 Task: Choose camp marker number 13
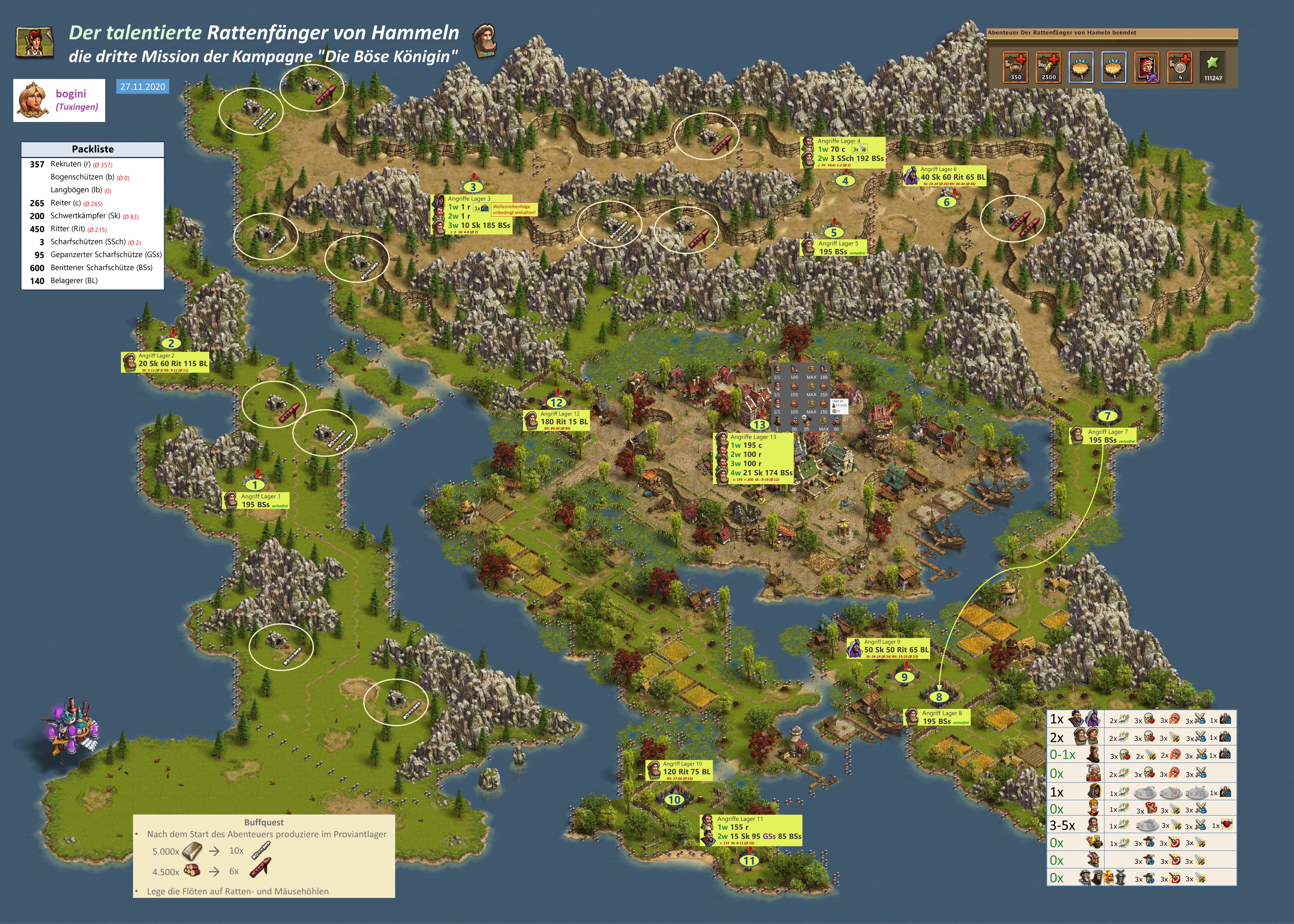point(760,424)
